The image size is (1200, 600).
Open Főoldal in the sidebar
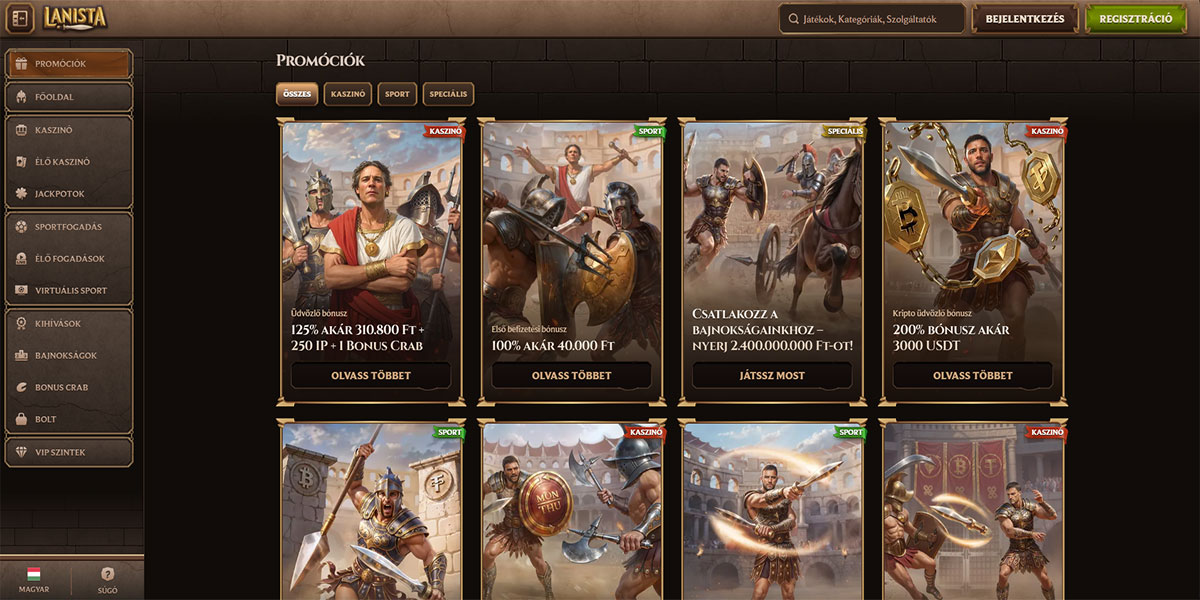(x=69, y=97)
